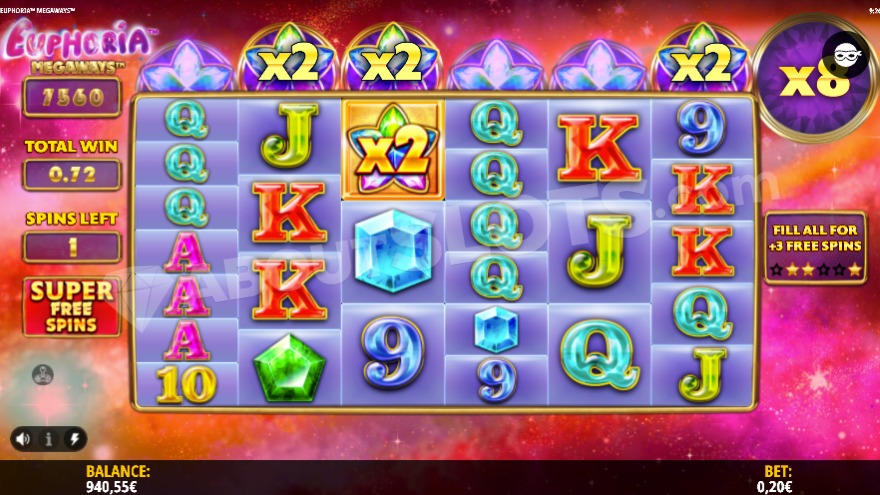The image size is (880, 495).
Task: Click the masked bandit overlay icon
Action: [x=845, y=55]
